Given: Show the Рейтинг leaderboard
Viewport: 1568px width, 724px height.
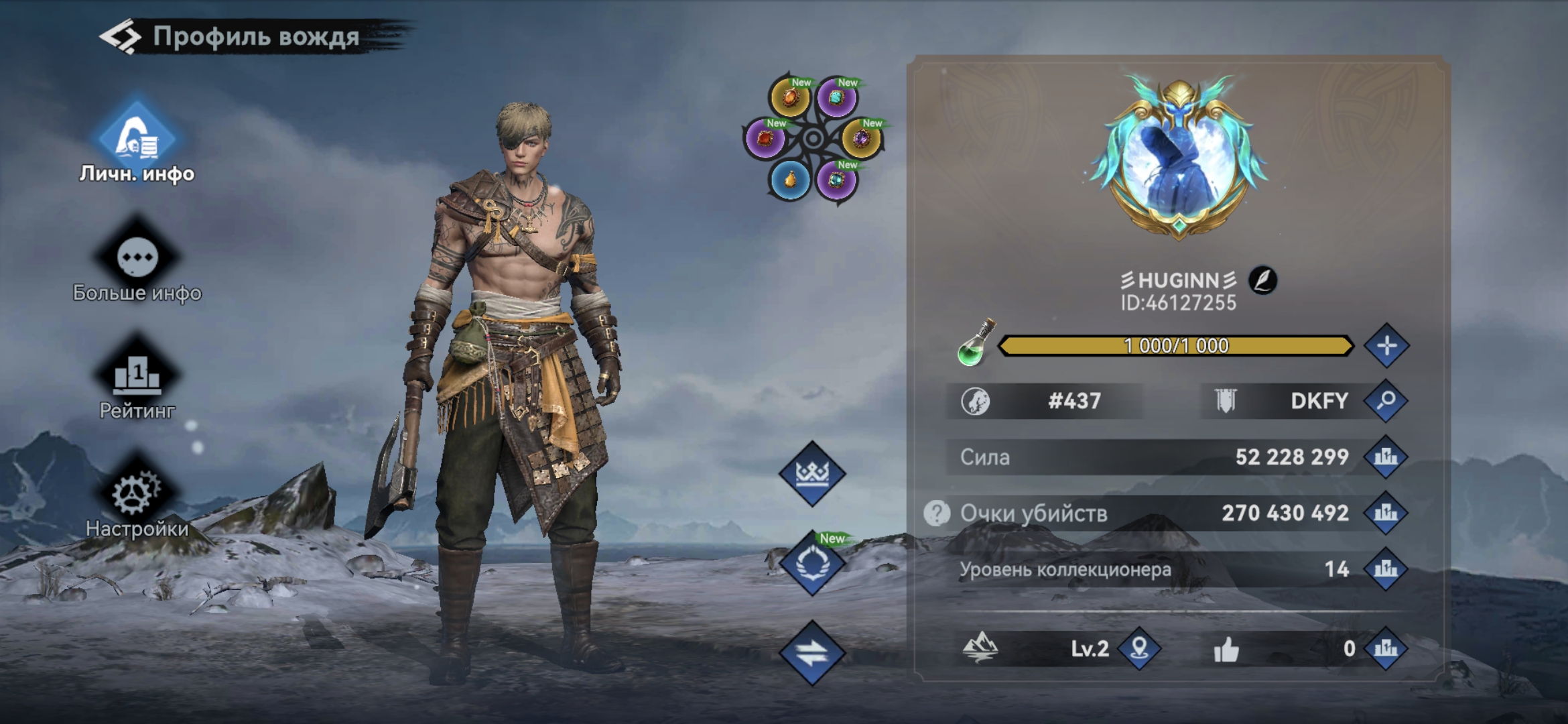Looking at the screenshot, I should click(137, 379).
